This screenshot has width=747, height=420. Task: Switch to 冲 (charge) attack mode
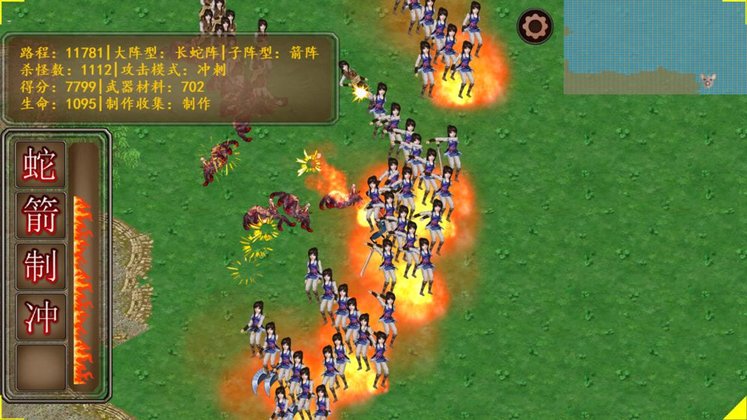(40, 316)
